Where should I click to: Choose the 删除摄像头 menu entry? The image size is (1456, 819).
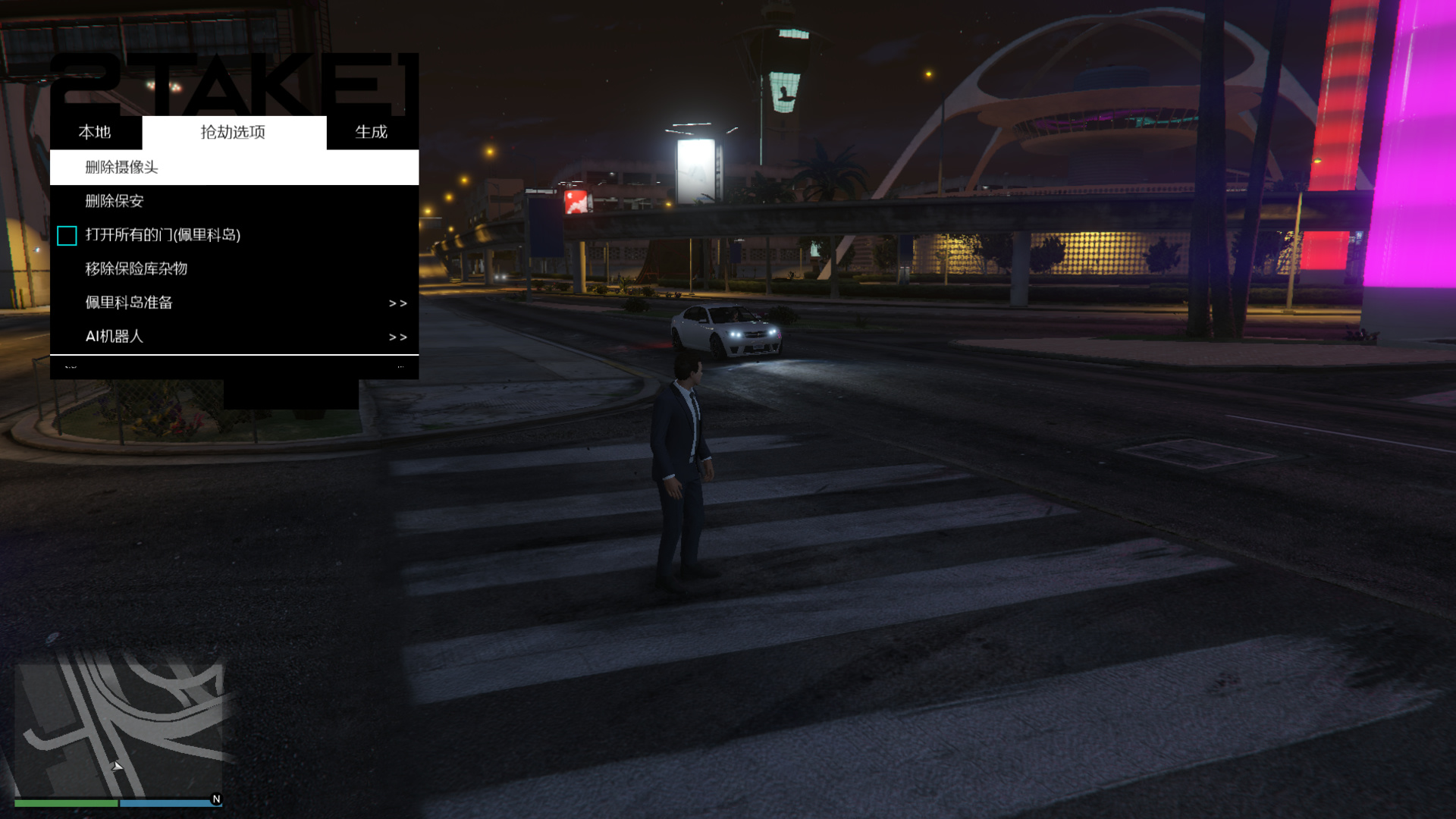click(234, 168)
